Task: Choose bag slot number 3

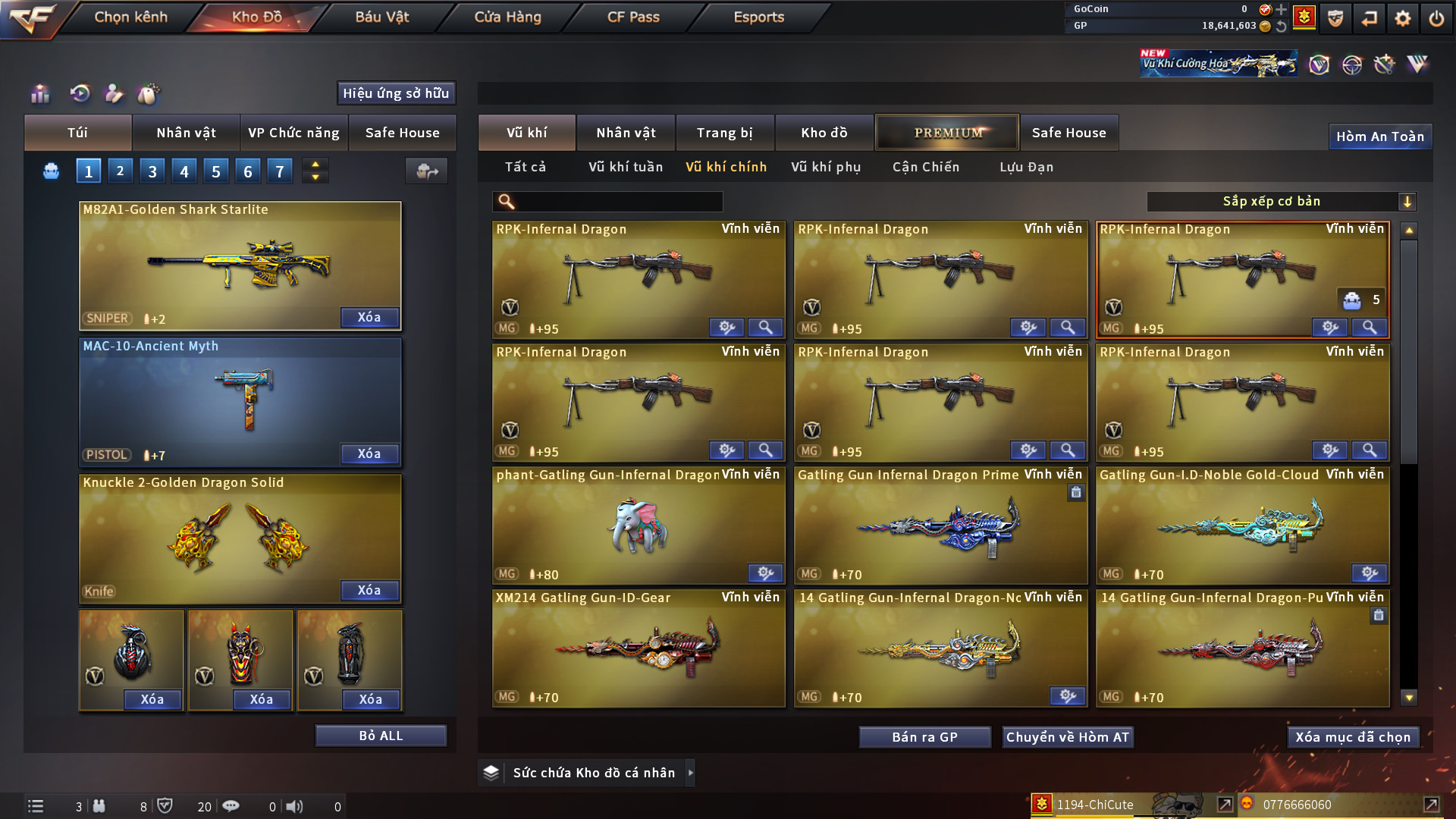Action: 152,171
